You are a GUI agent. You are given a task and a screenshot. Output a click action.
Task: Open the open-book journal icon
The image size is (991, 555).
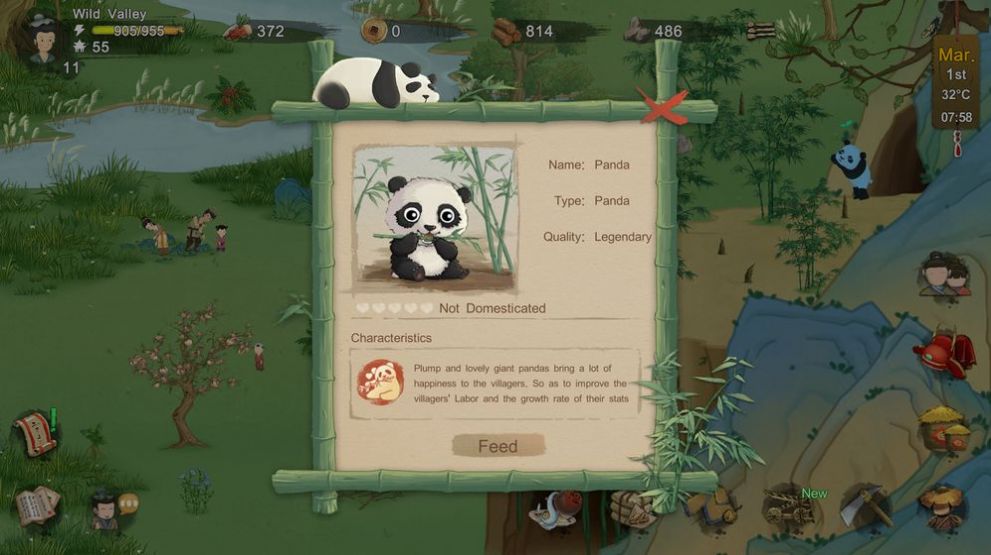click(37, 505)
